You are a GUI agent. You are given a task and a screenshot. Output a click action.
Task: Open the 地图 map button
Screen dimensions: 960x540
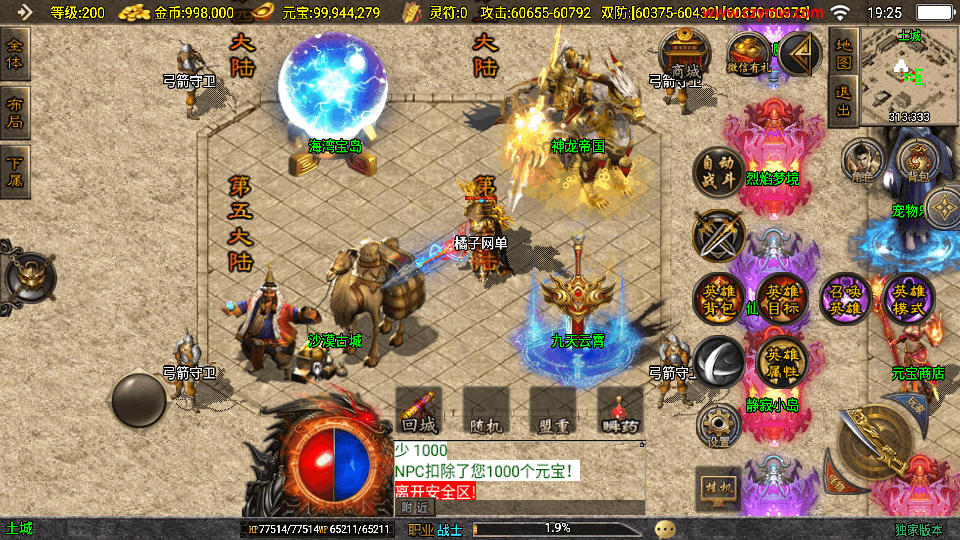pyautogui.click(x=843, y=53)
